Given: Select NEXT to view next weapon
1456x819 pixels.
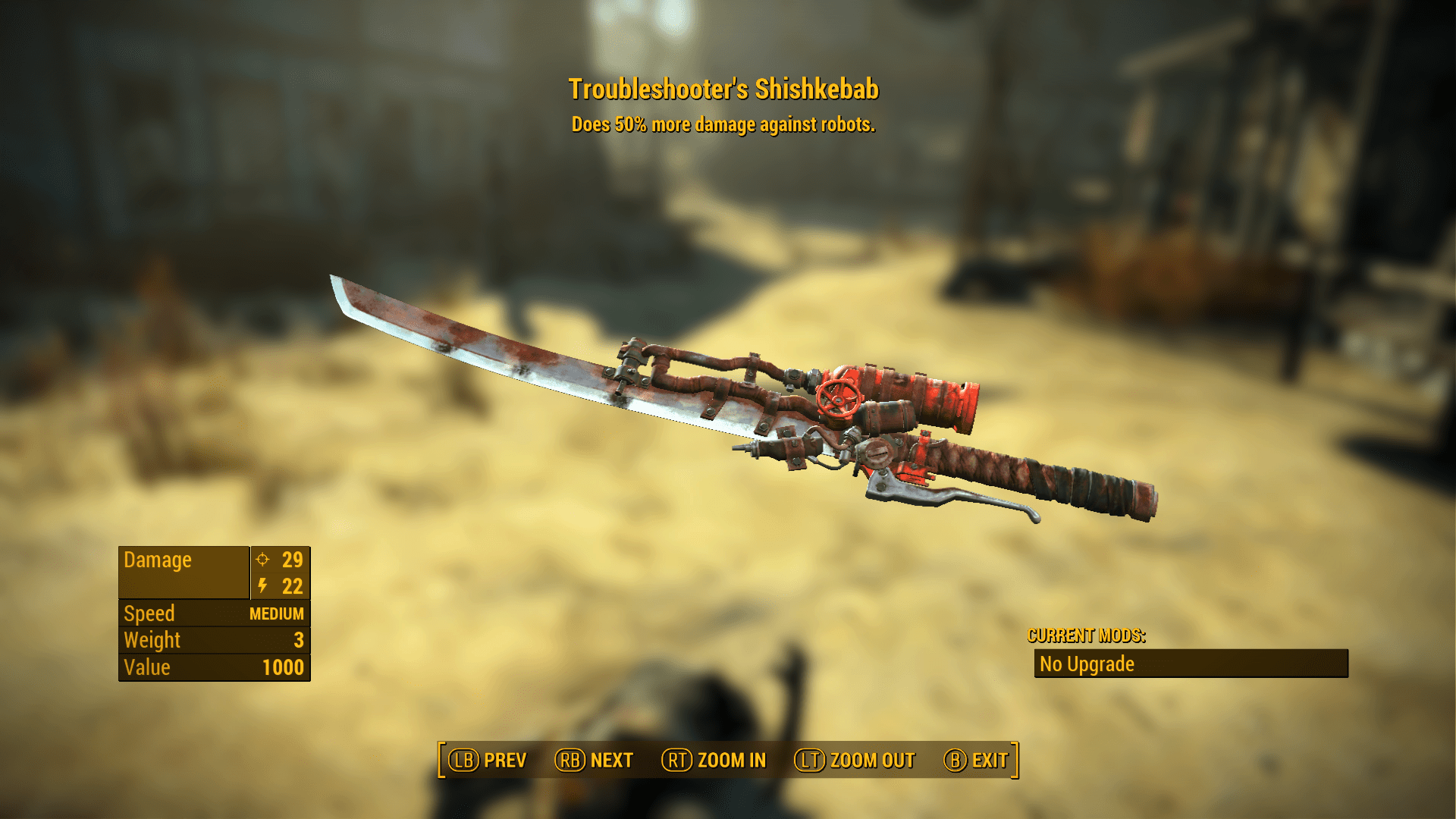Looking at the screenshot, I should (x=613, y=760).
